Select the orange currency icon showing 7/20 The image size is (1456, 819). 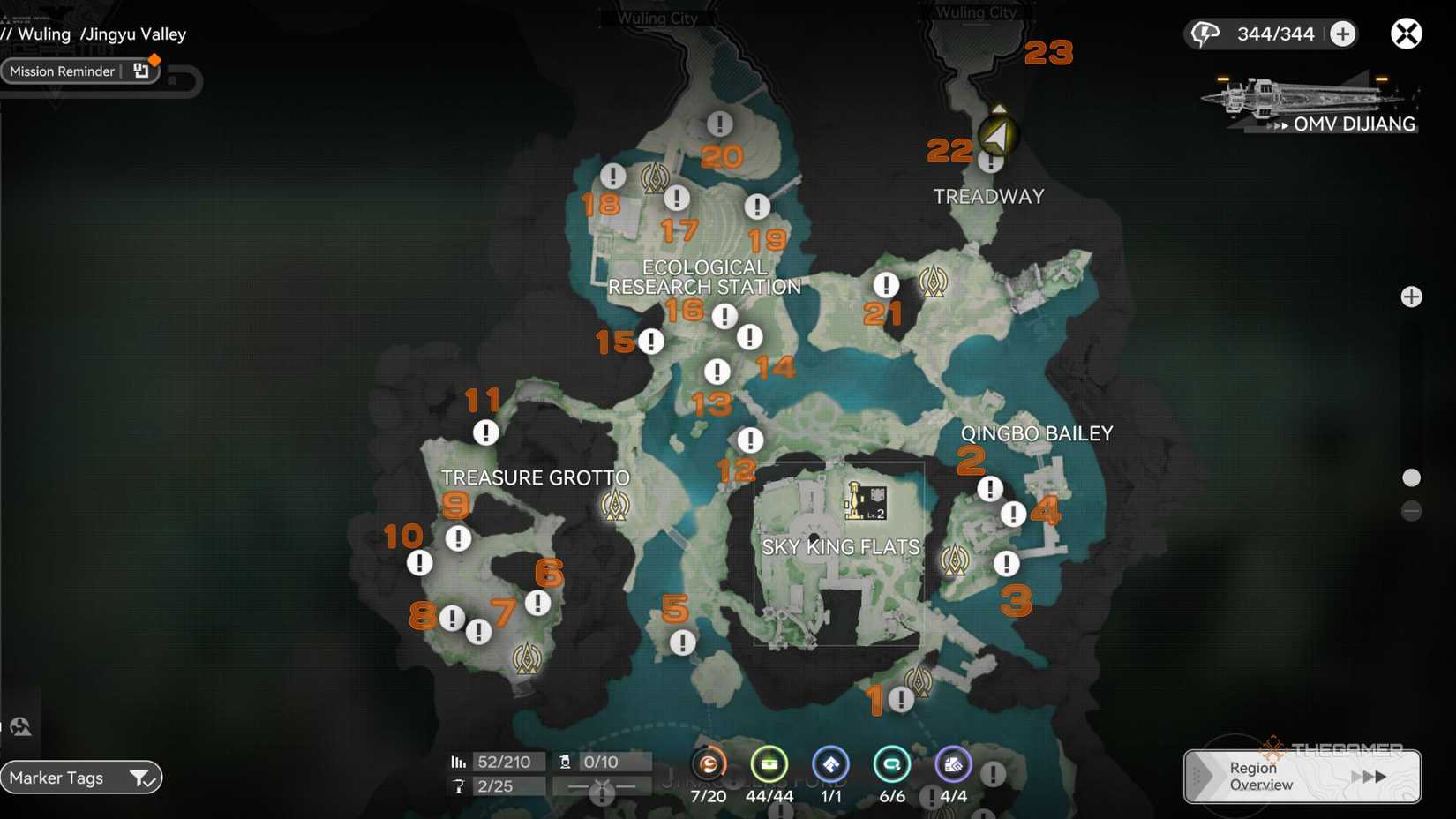(x=709, y=764)
